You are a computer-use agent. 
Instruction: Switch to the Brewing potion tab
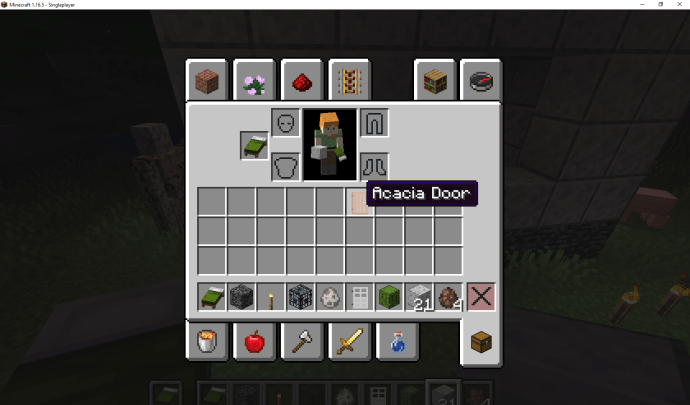pyautogui.click(x=397, y=342)
